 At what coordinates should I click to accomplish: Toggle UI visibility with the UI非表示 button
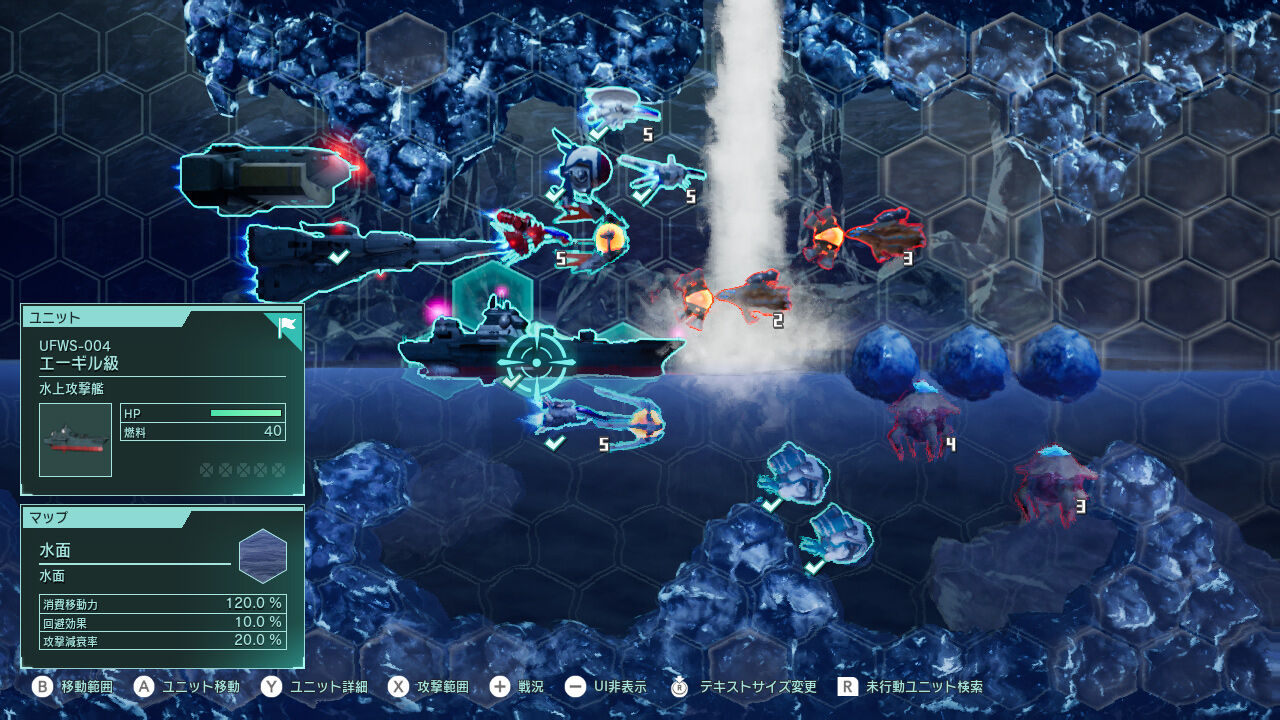pos(602,688)
